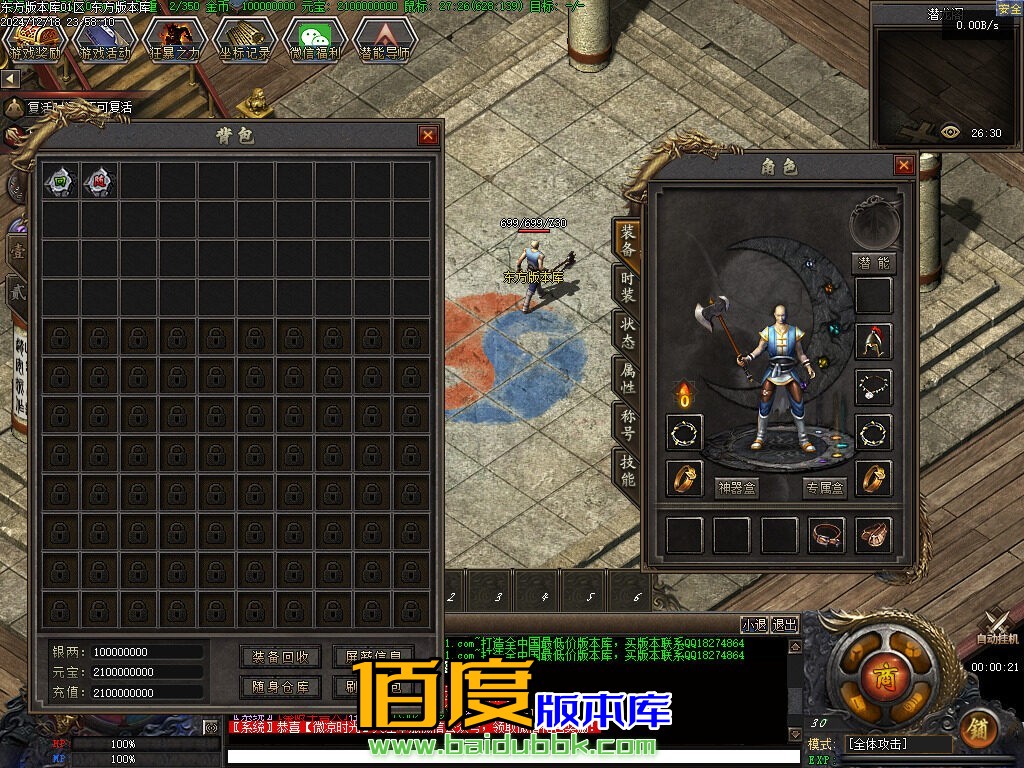Open the 随身仓库 storage button
This screenshot has height=768, width=1024.
(281, 688)
